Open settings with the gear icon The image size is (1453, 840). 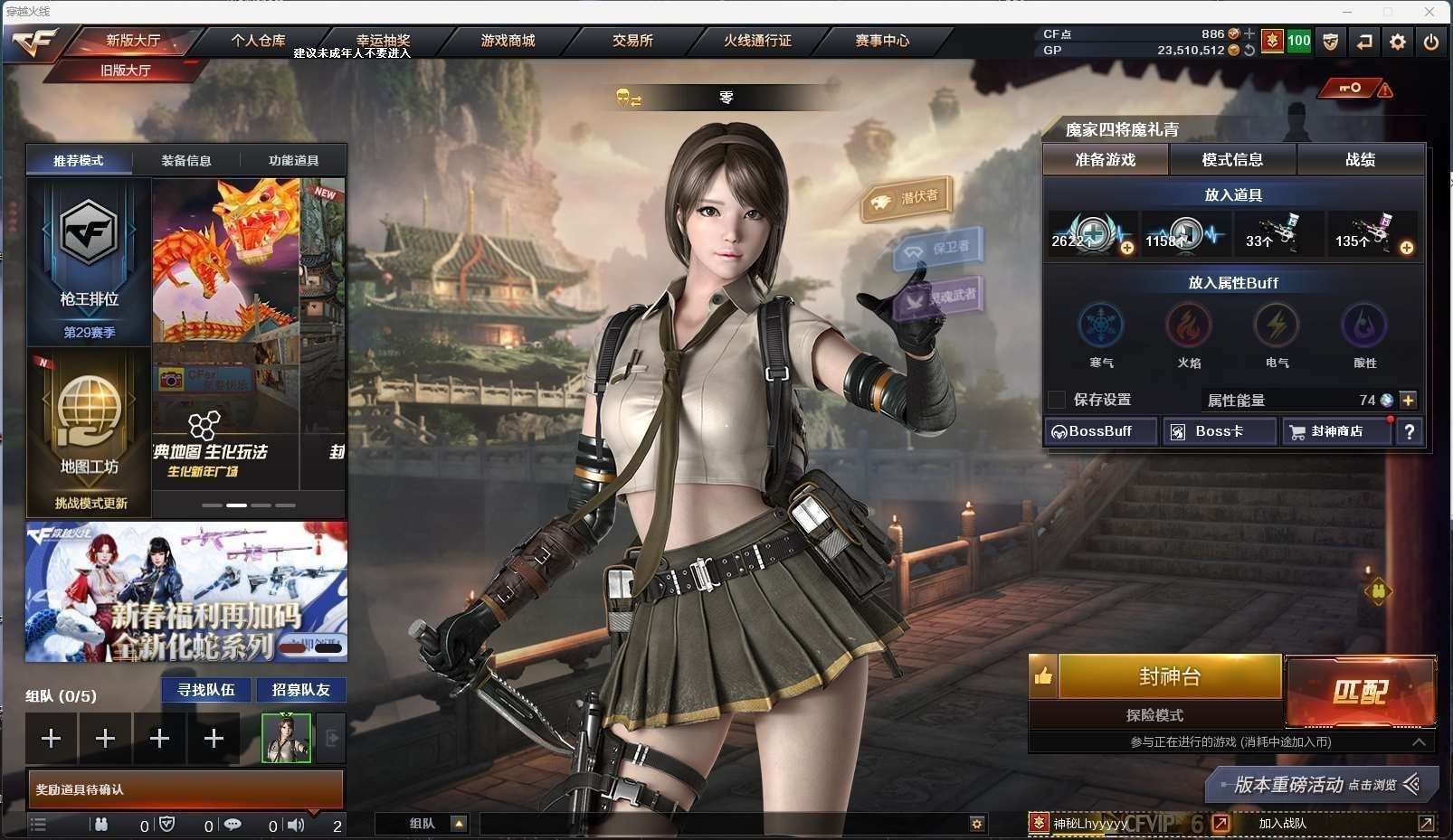coord(1398,42)
